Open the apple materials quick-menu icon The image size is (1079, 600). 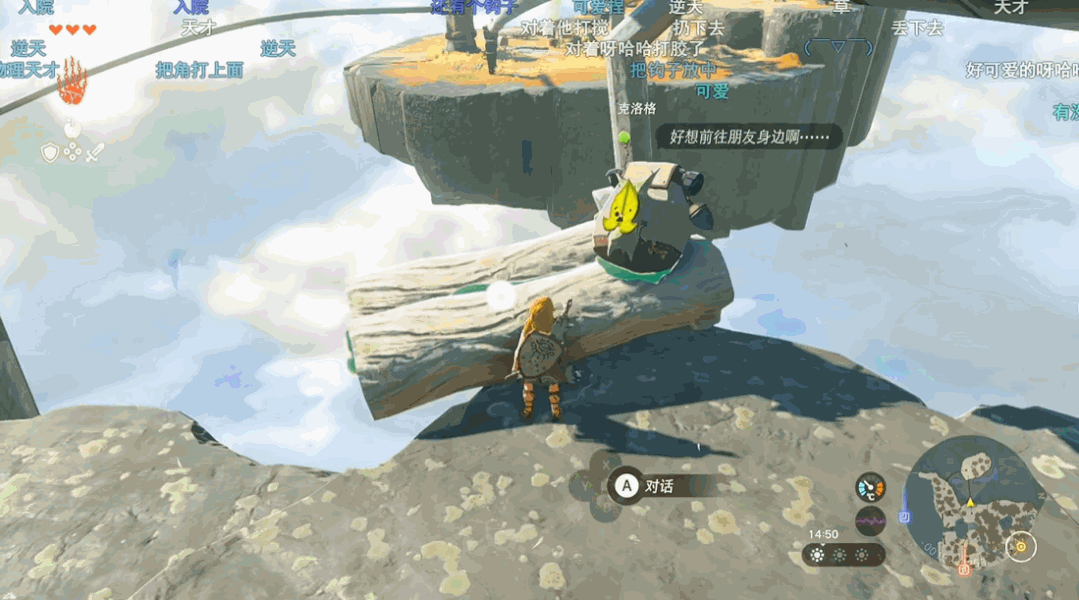(x=72, y=129)
